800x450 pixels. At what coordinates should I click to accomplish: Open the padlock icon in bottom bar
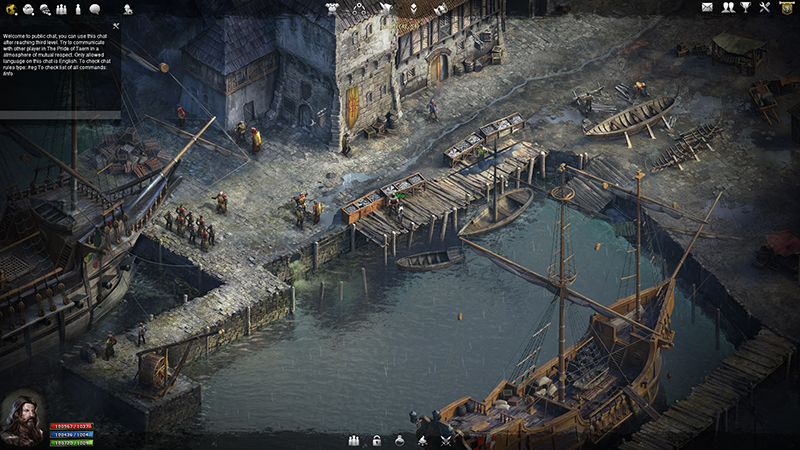[377, 440]
